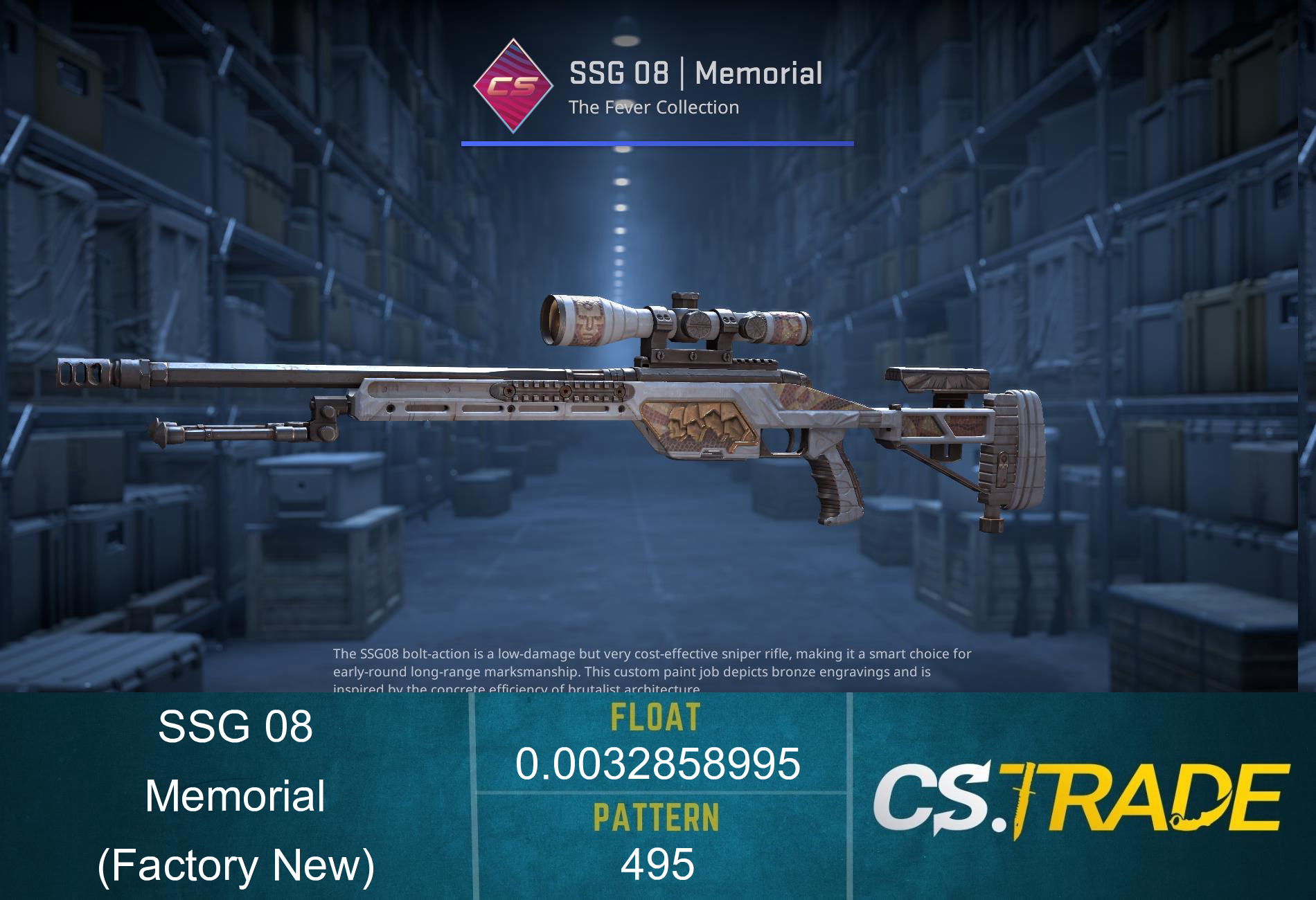Image resolution: width=1316 pixels, height=900 pixels.
Task: Expand the bottom item info panel
Action: click(658, 796)
